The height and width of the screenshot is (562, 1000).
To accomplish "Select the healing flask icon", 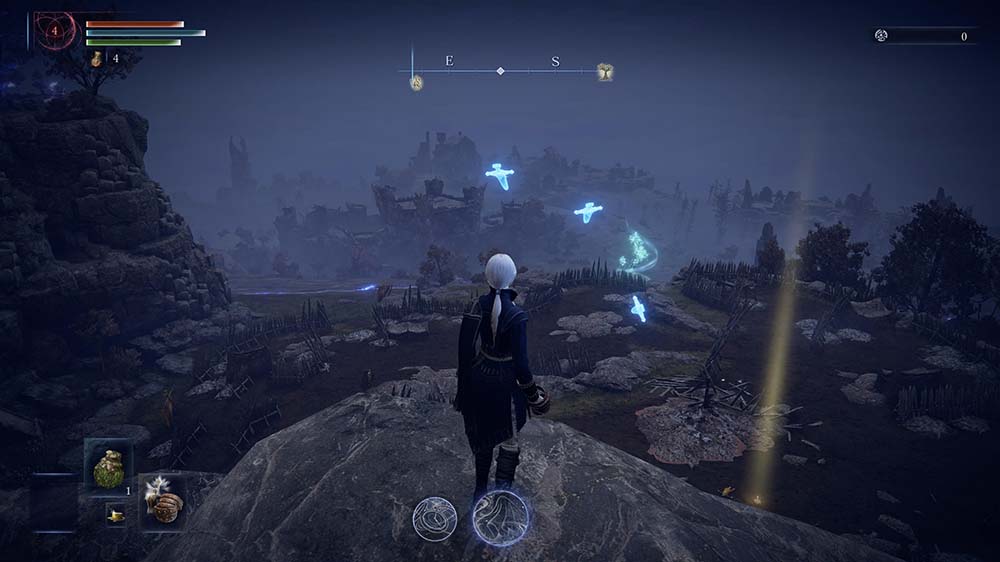I will pos(97,59).
